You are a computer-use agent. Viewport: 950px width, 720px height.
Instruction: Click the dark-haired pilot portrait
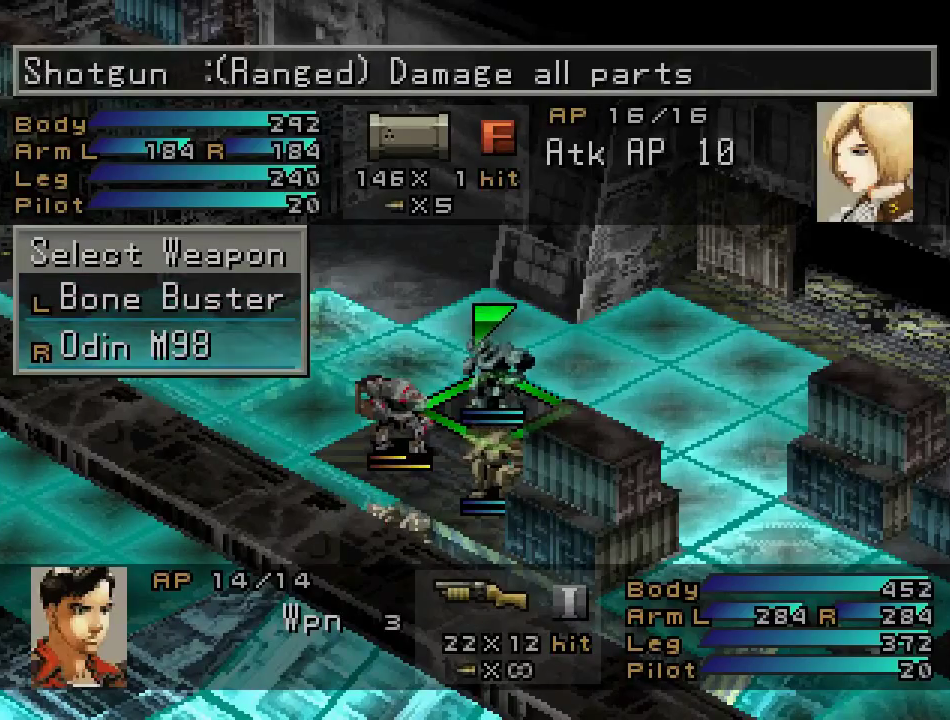click(x=79, y=626)
